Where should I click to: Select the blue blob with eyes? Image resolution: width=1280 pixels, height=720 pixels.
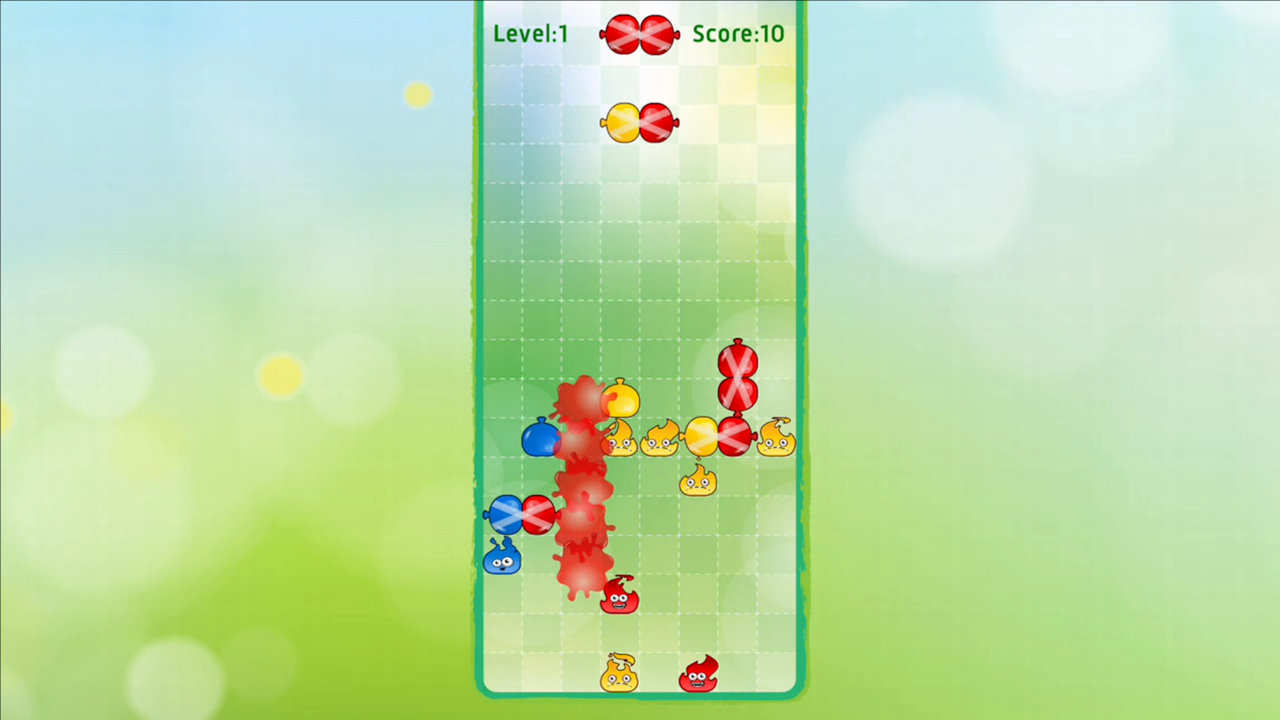[x=503, y=560]
